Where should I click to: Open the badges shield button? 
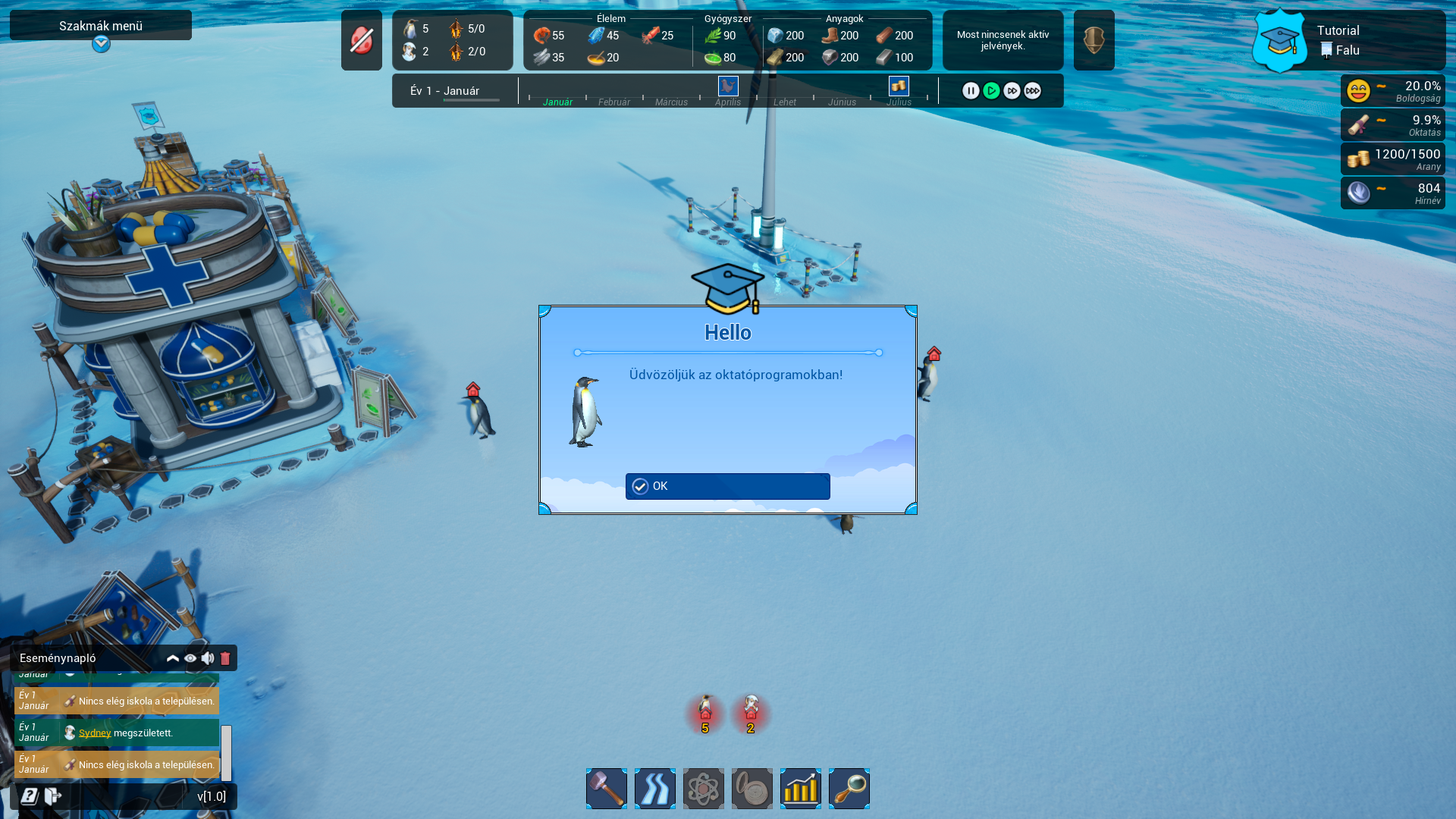[x=1094, y=40]
